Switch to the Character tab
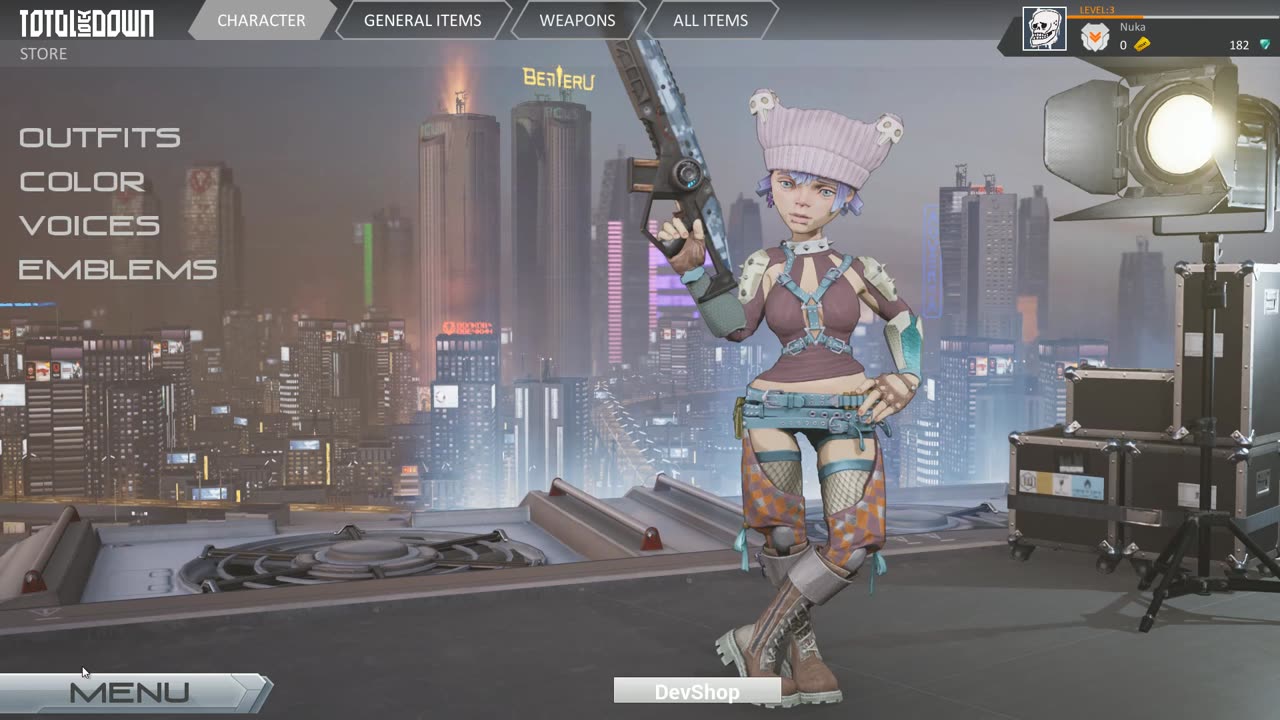This screenshot has height=720, width=1280. point(261,20)
